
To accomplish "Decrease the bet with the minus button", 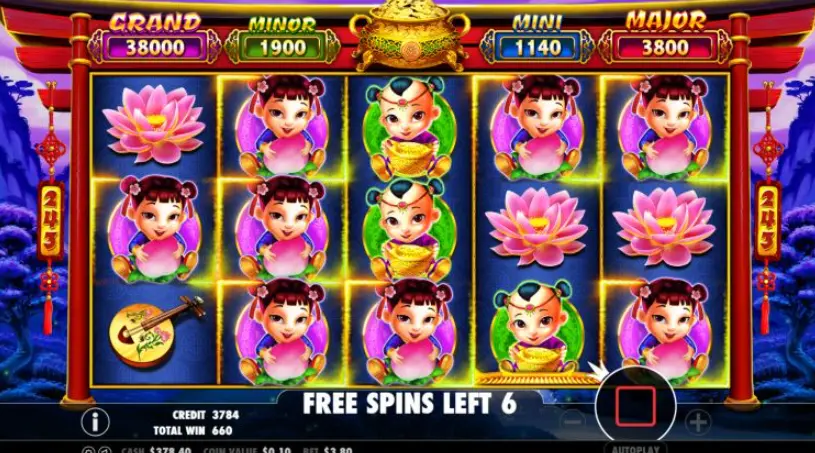I will [x=570, y=421].
